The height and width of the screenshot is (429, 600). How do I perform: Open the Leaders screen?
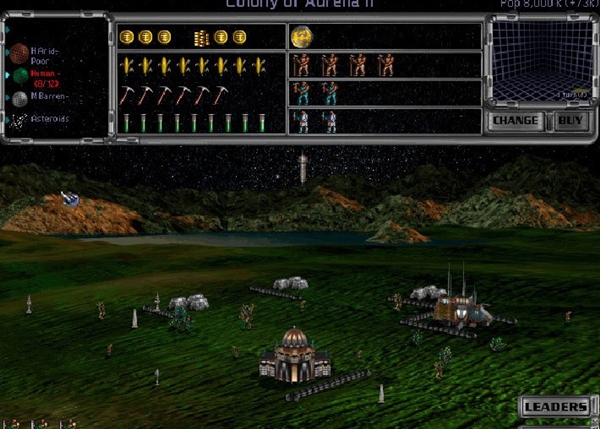(x=555, y=407)
